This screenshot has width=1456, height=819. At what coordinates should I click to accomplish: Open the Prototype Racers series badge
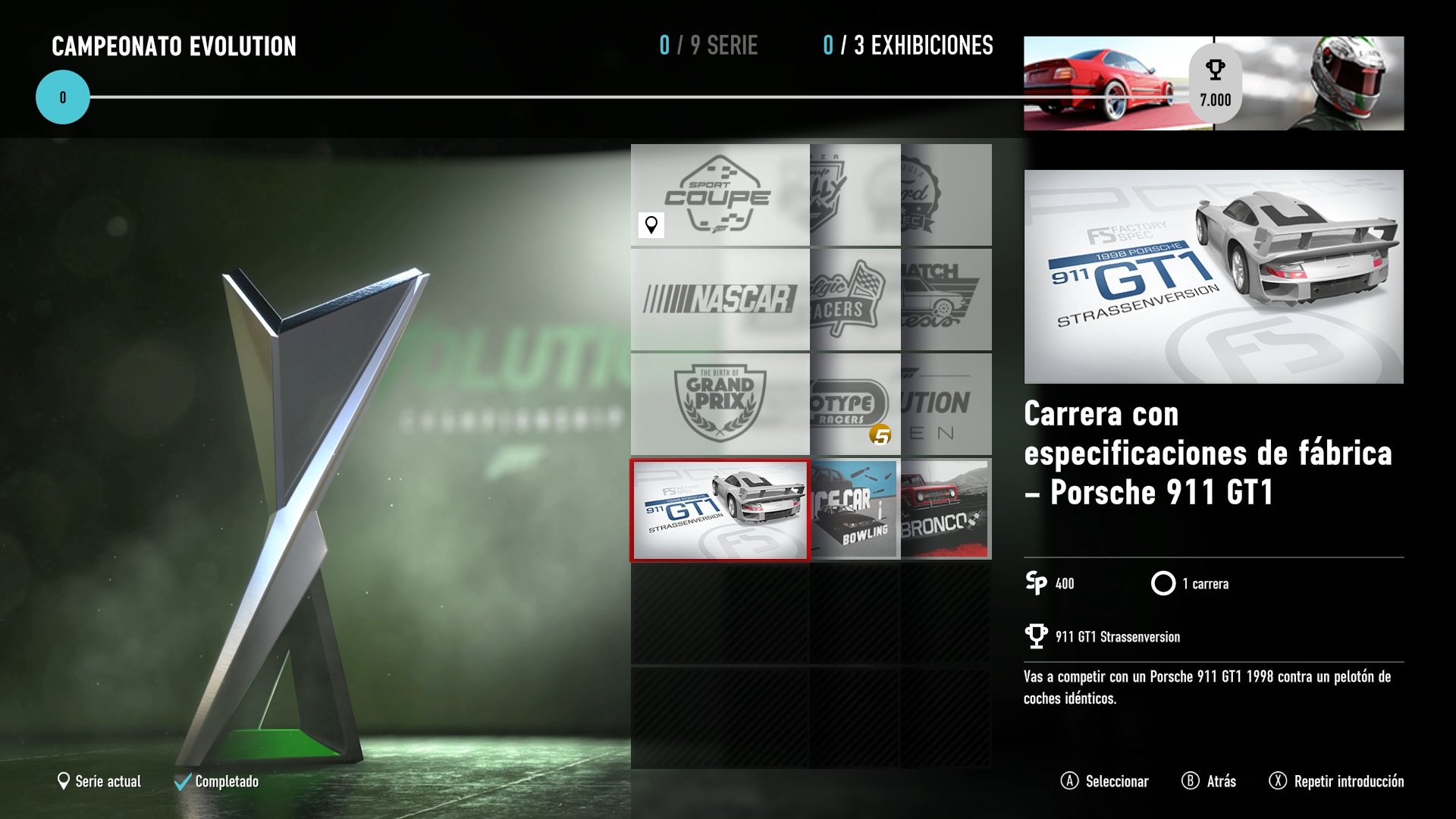(854, 404)
